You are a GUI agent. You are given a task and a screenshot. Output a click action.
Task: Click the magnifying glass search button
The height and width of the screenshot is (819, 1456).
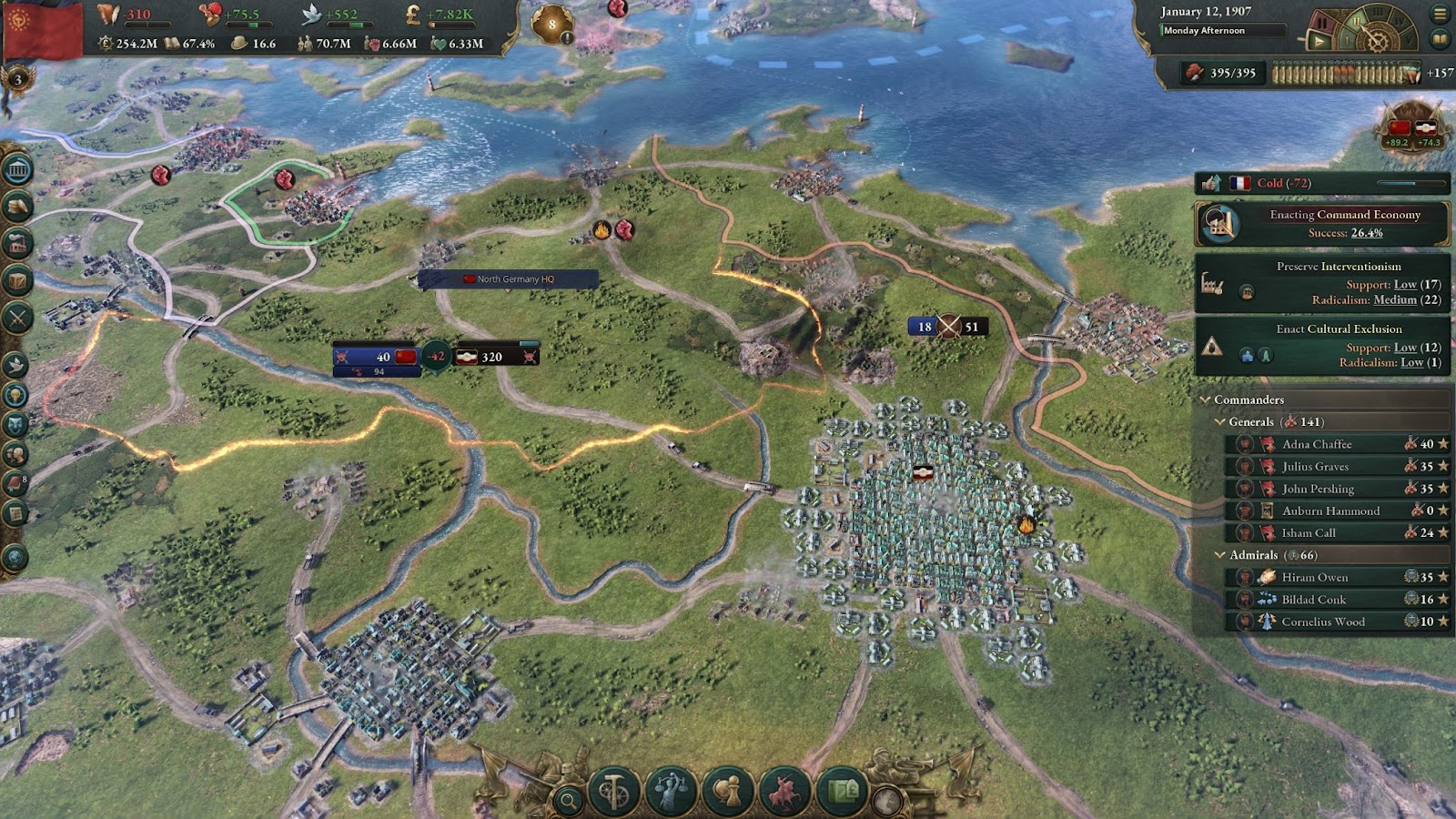click(x=569, y=801)
